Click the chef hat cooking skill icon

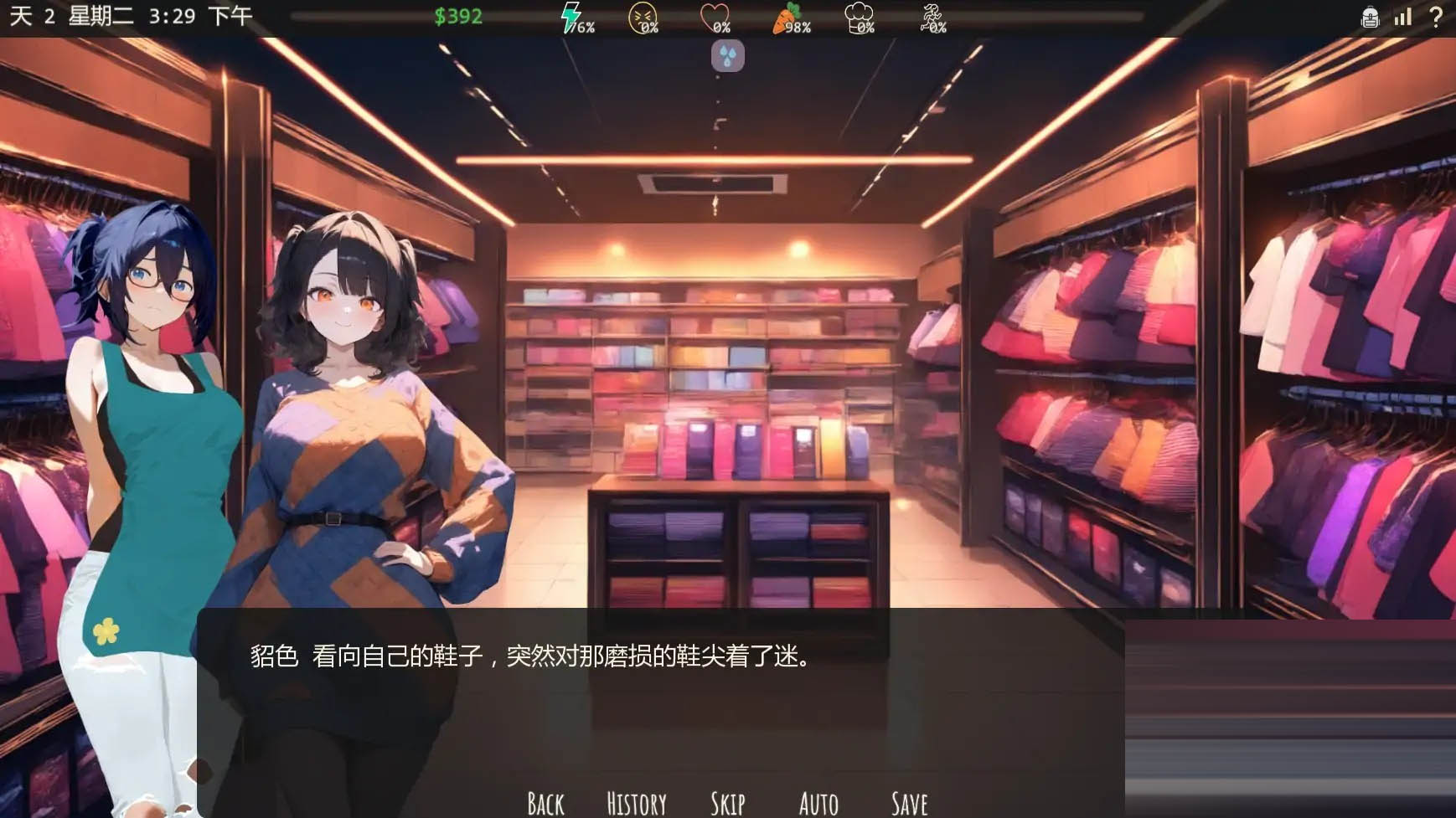click(x=859, y=17)
